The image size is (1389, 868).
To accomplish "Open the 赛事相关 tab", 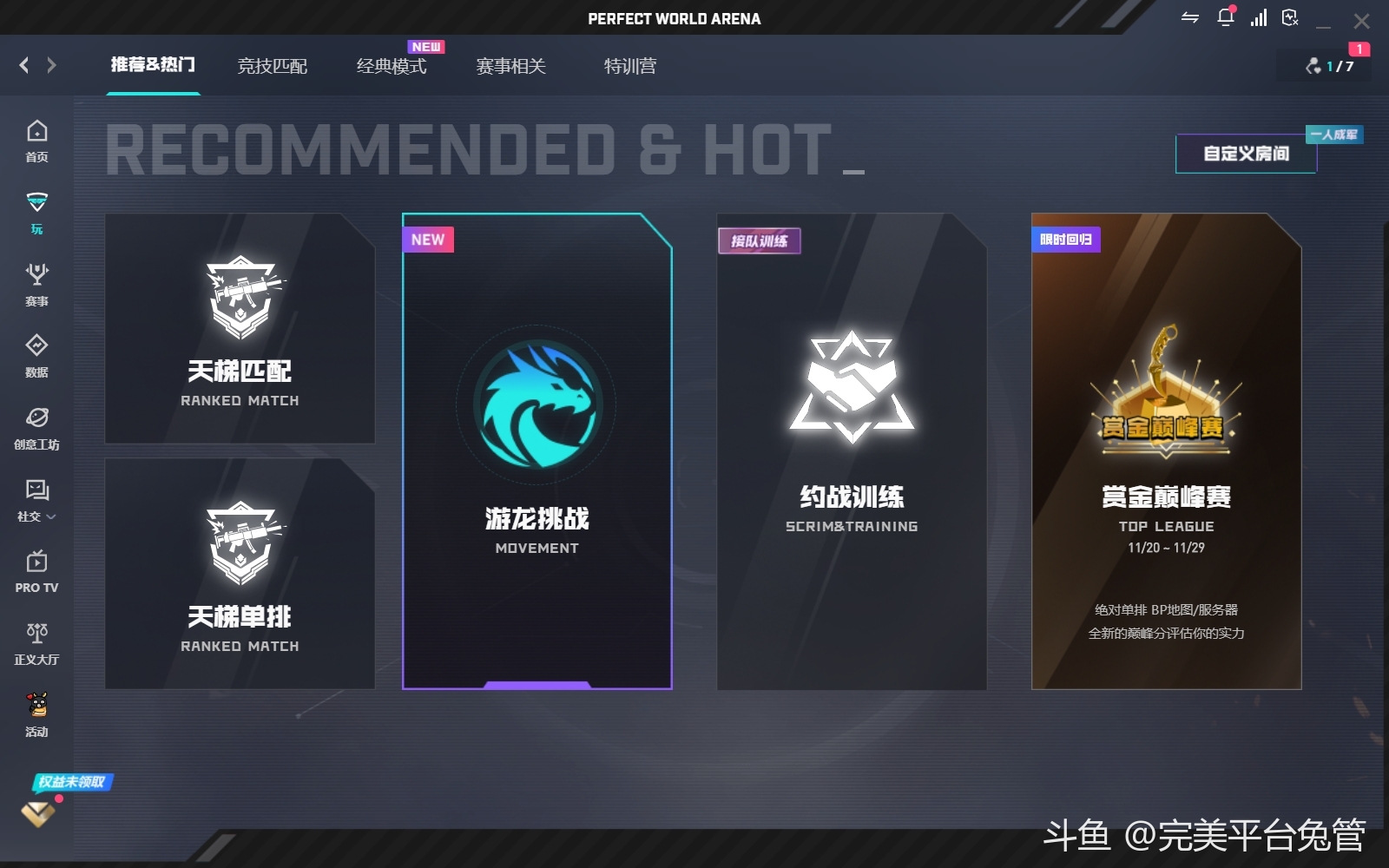I will 510,66.
